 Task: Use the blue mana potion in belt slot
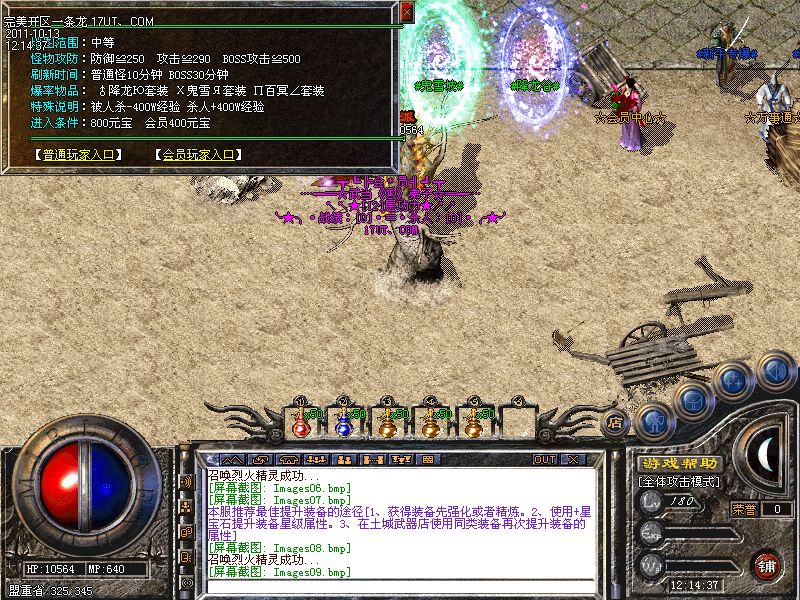point(343,423)
